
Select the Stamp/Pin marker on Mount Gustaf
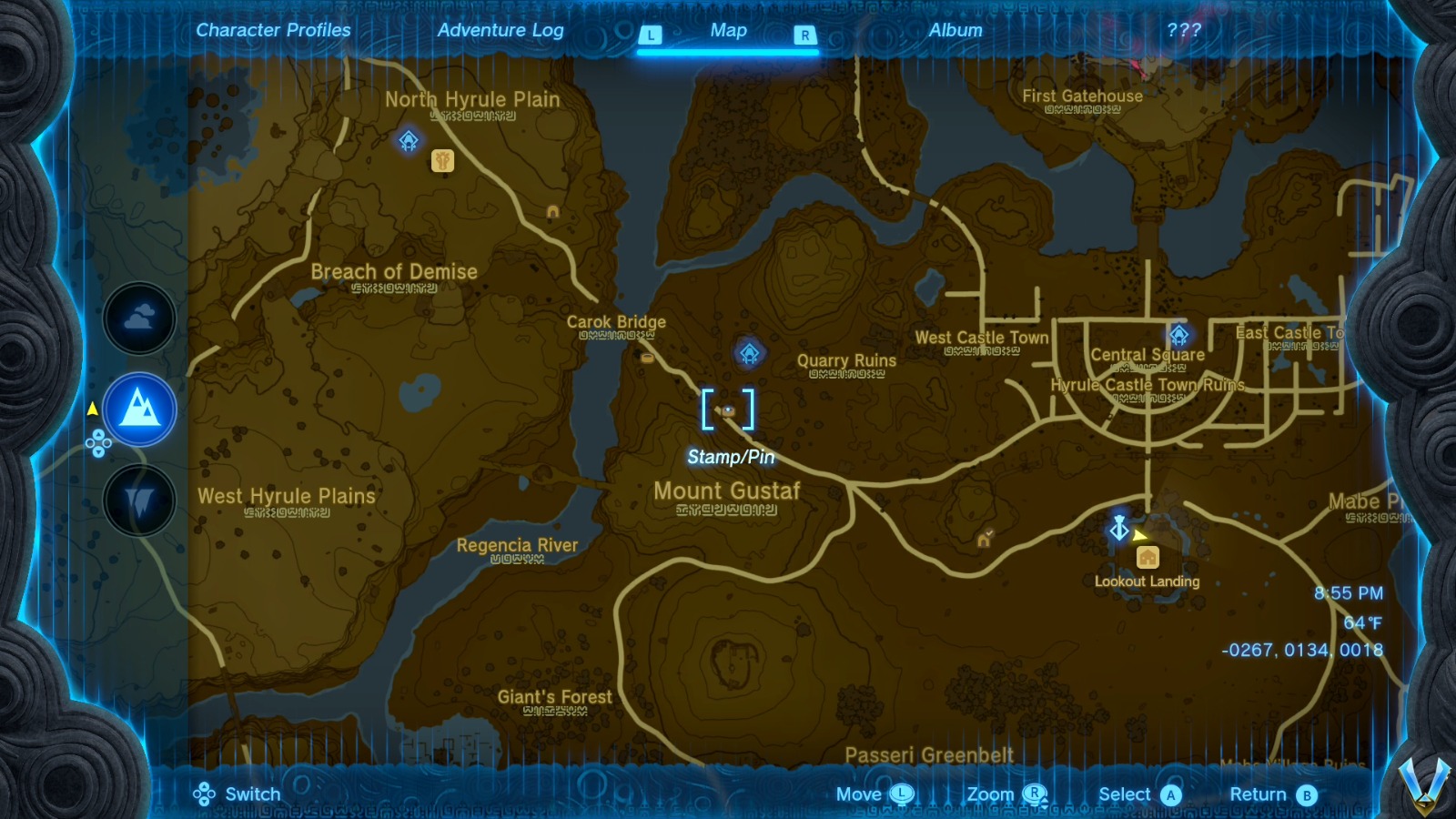728,411
